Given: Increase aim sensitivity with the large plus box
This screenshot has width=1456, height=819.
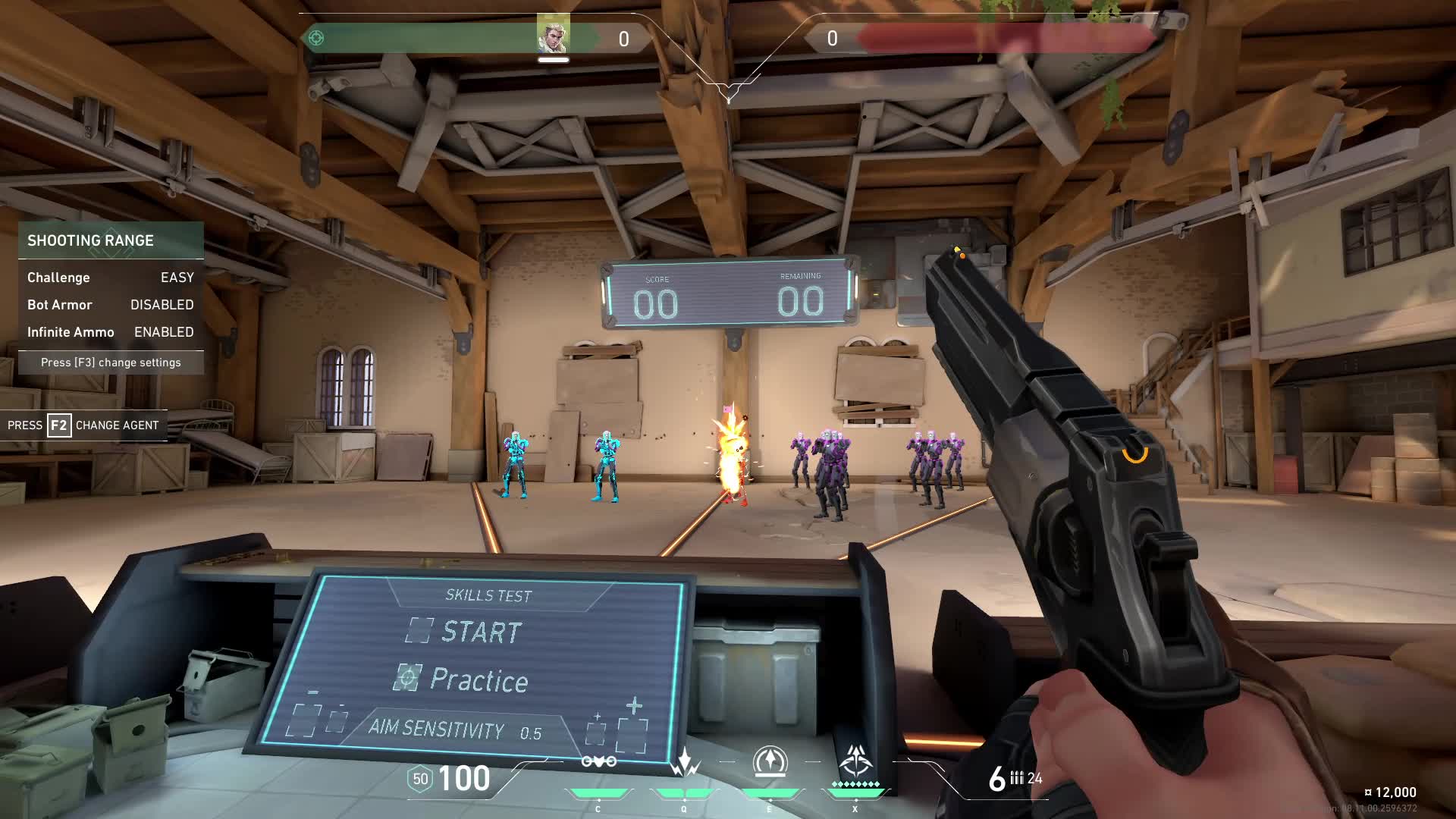Looking at the screenshot, I should (632, 734).
